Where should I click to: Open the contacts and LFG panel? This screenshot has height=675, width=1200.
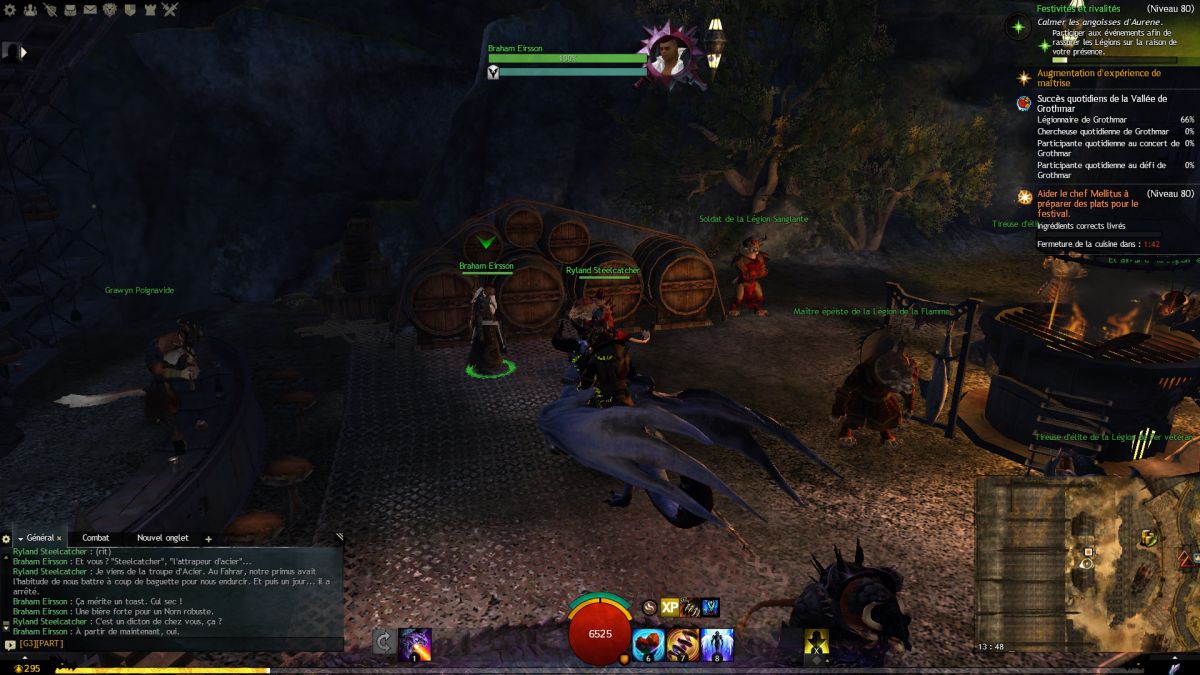[x=29, y=10]
